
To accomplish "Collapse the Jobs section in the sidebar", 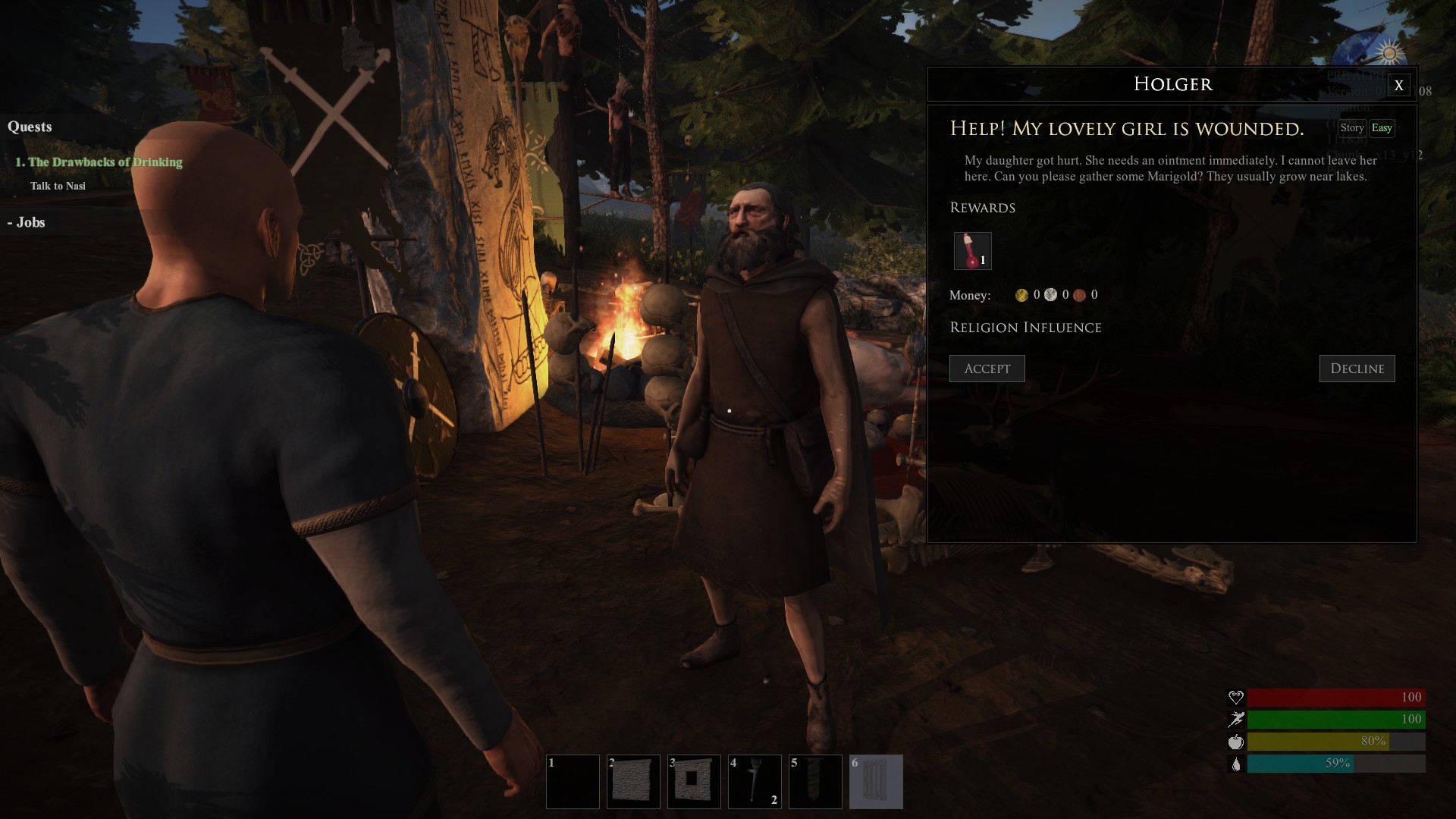I will [27, 222].
